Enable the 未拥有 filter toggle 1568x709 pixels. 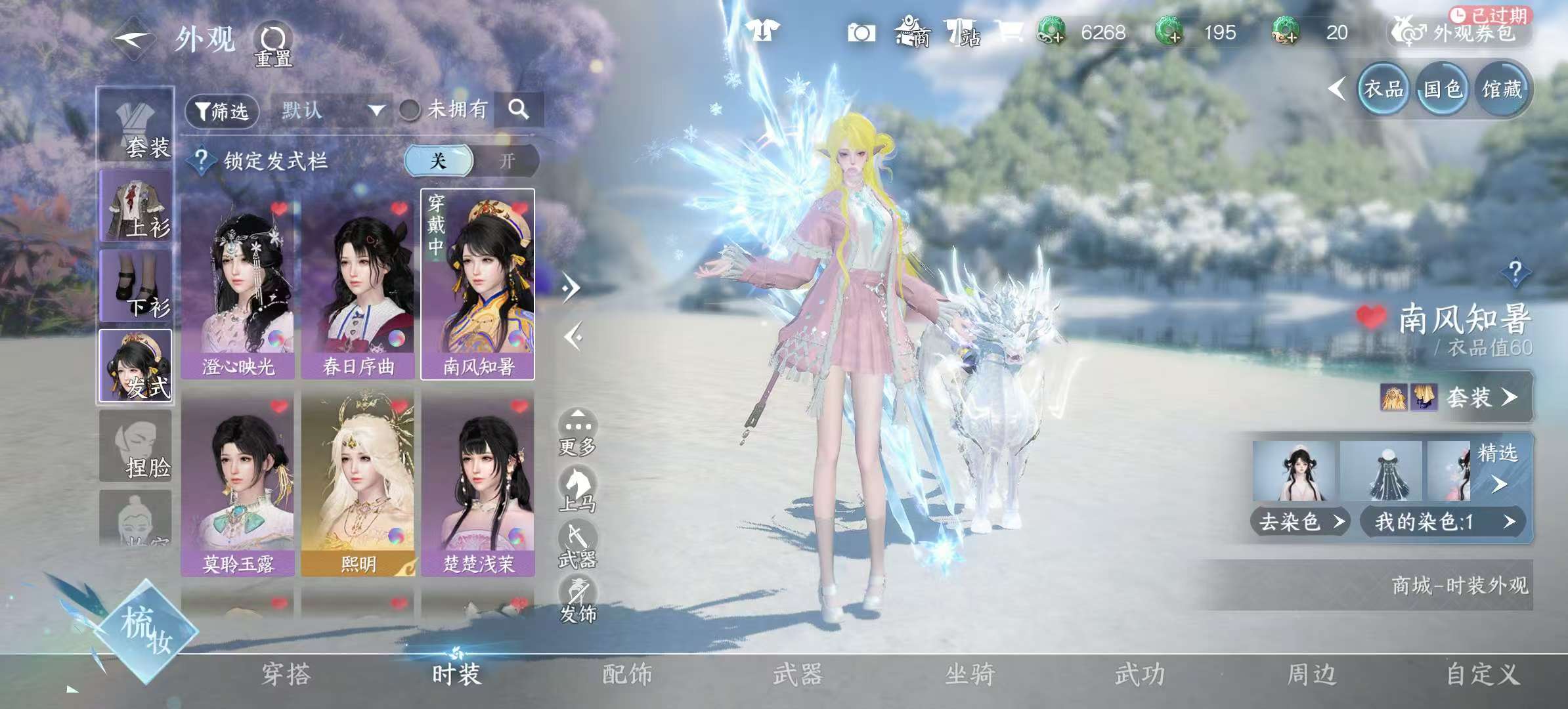pyautogui.click(x=409, y=110)
